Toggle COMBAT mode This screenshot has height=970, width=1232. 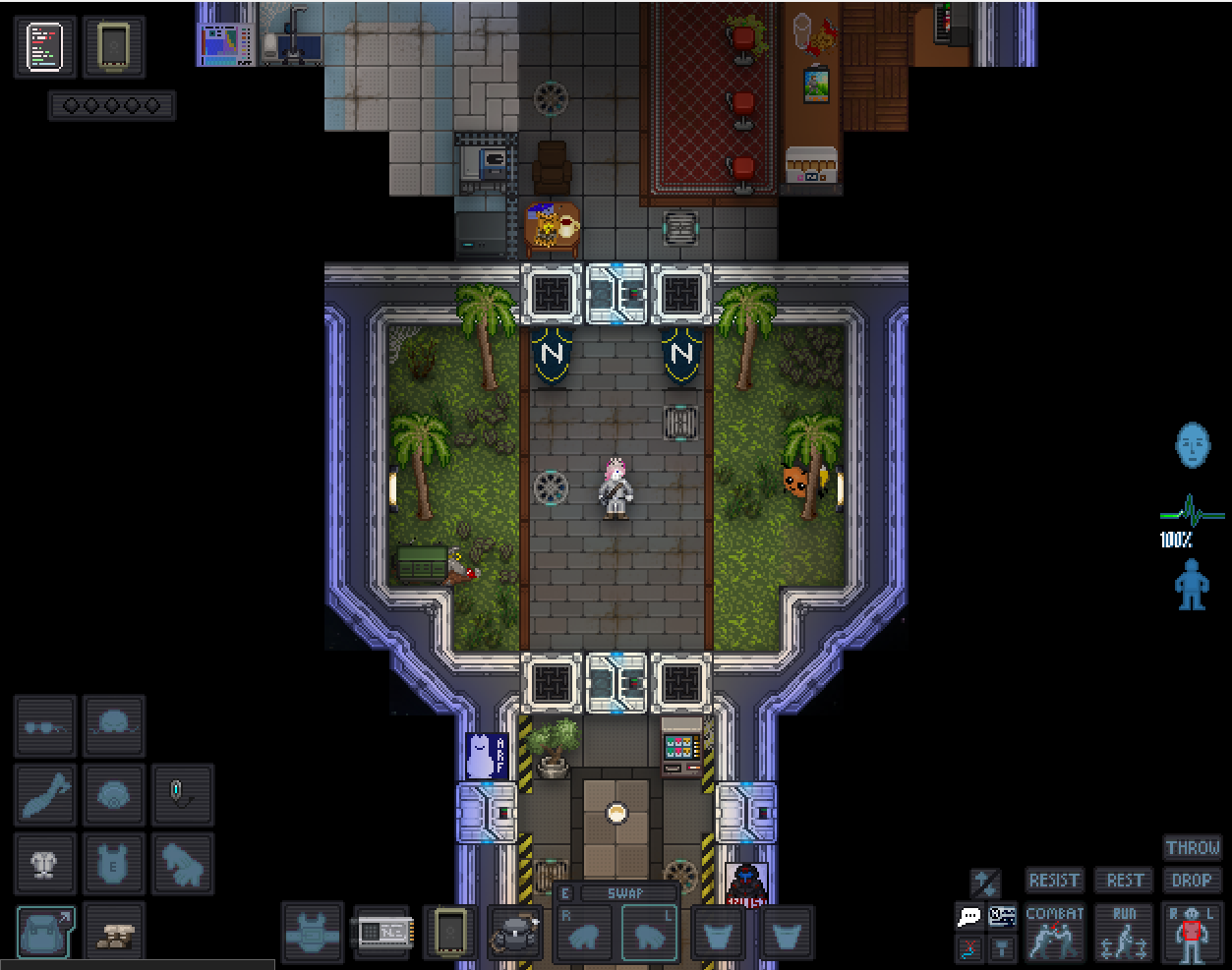pyautogui.click(x=1054, y=932)
